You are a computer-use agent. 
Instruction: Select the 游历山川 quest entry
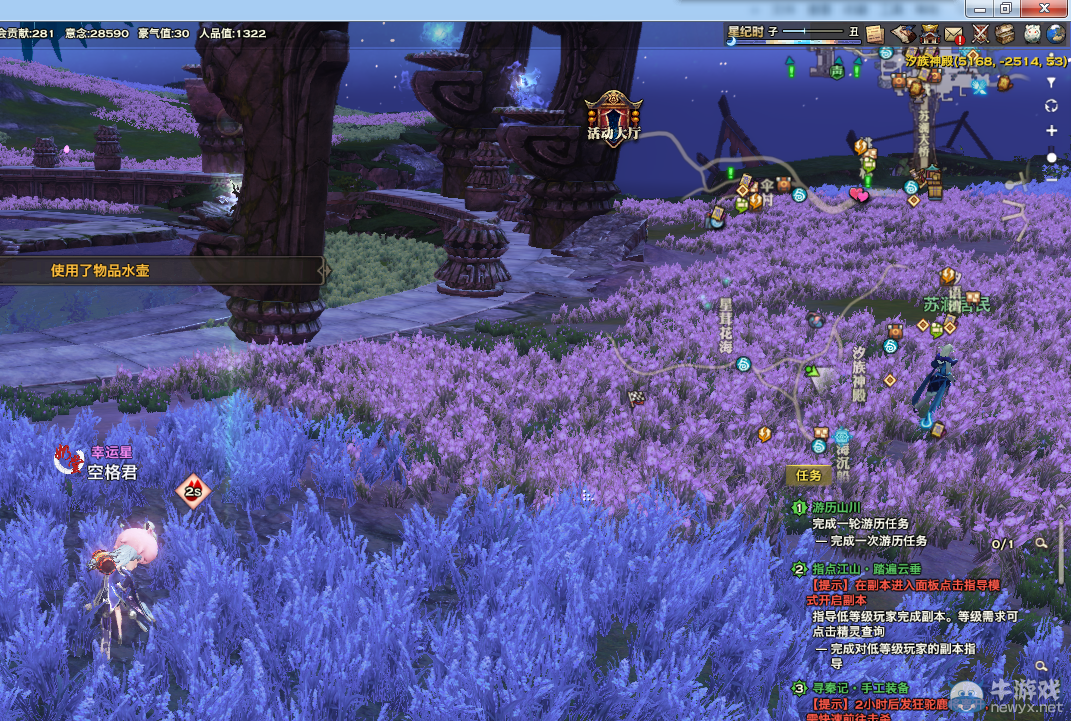coord(836,508)
